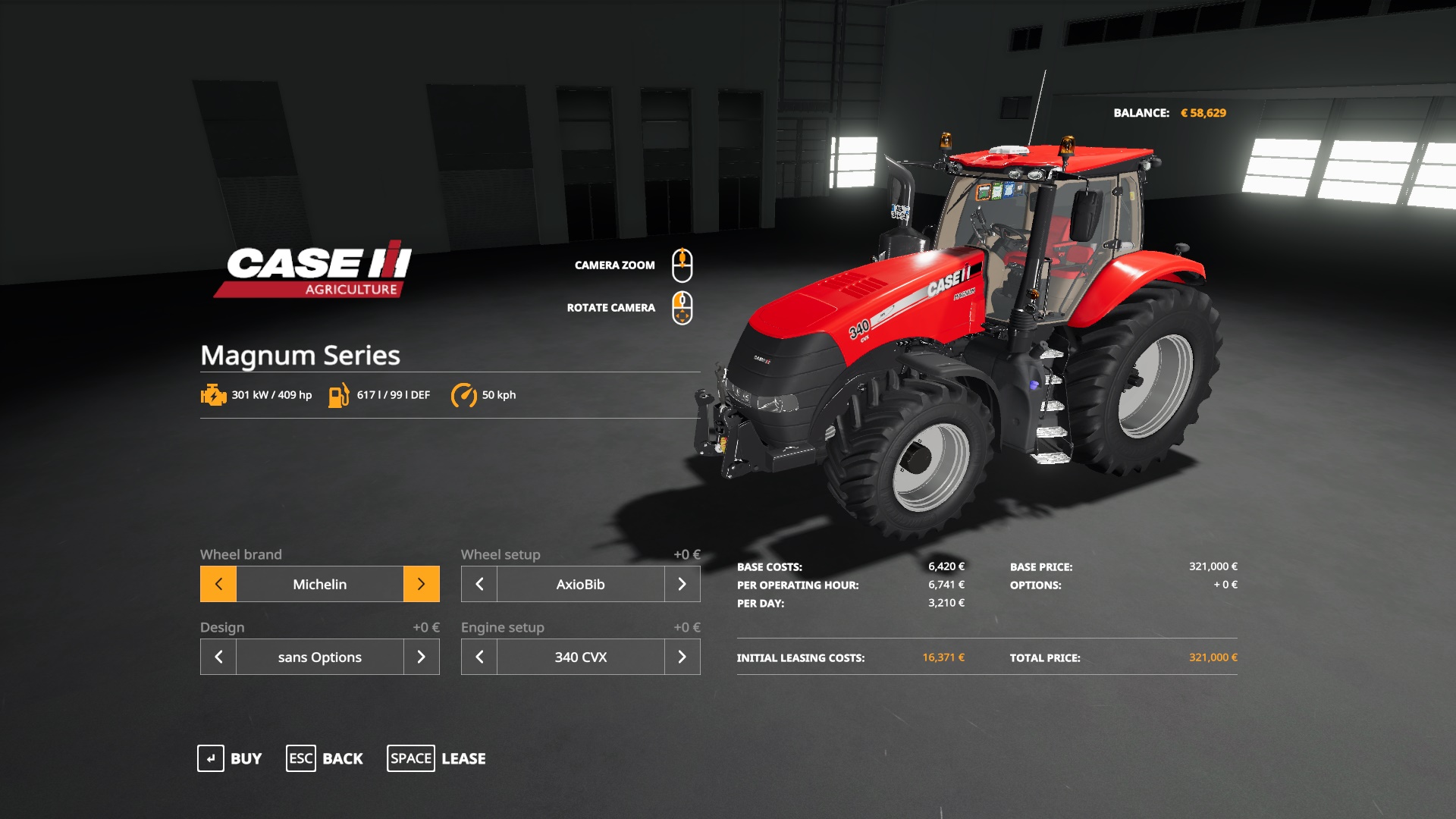Image resolution: width=1456 pixels, height=819 pixels.
Task: Click the Enter key icon beside BUY
Action: (x=211, y=758)
